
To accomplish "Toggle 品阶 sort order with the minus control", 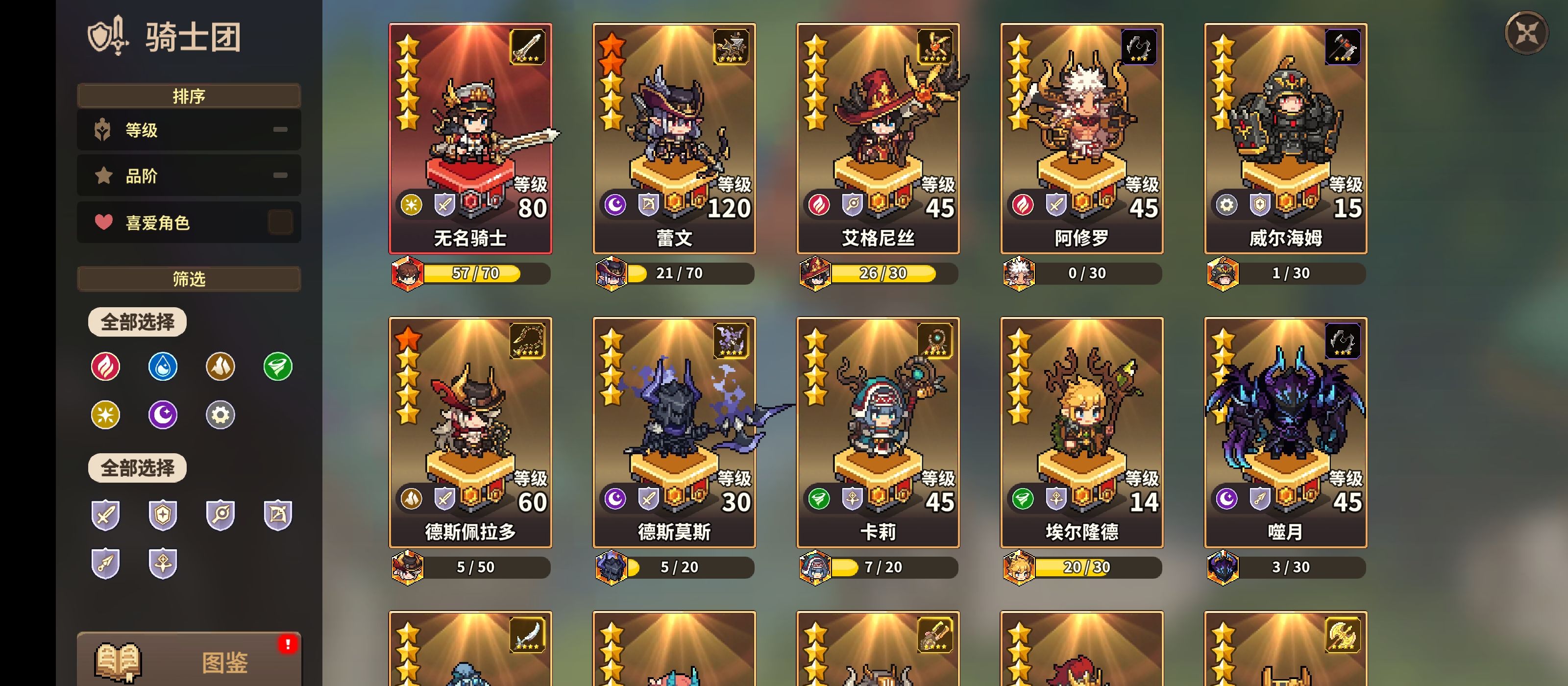I will point(280,175).
